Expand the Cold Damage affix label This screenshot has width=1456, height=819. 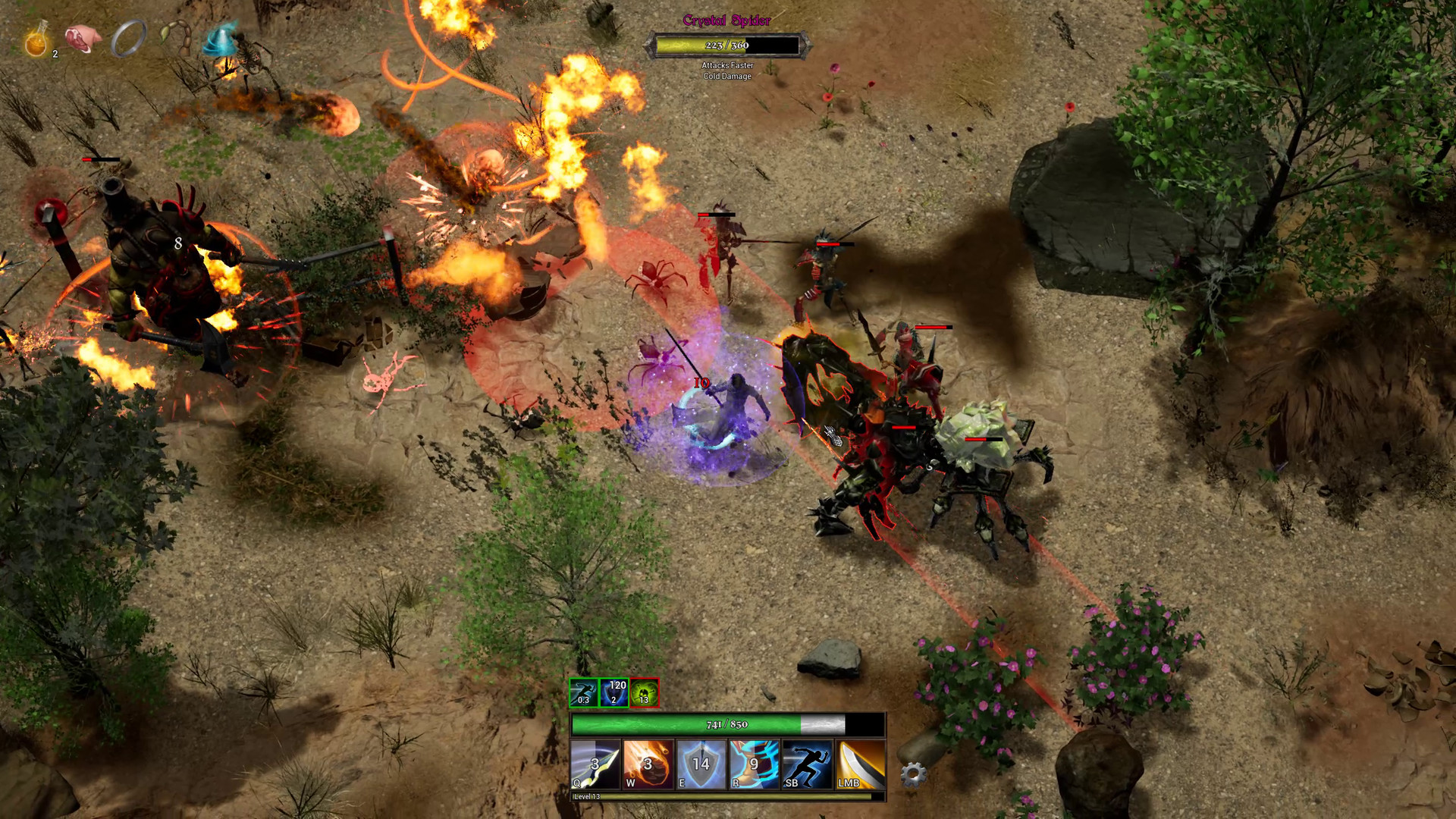[727, 77]
